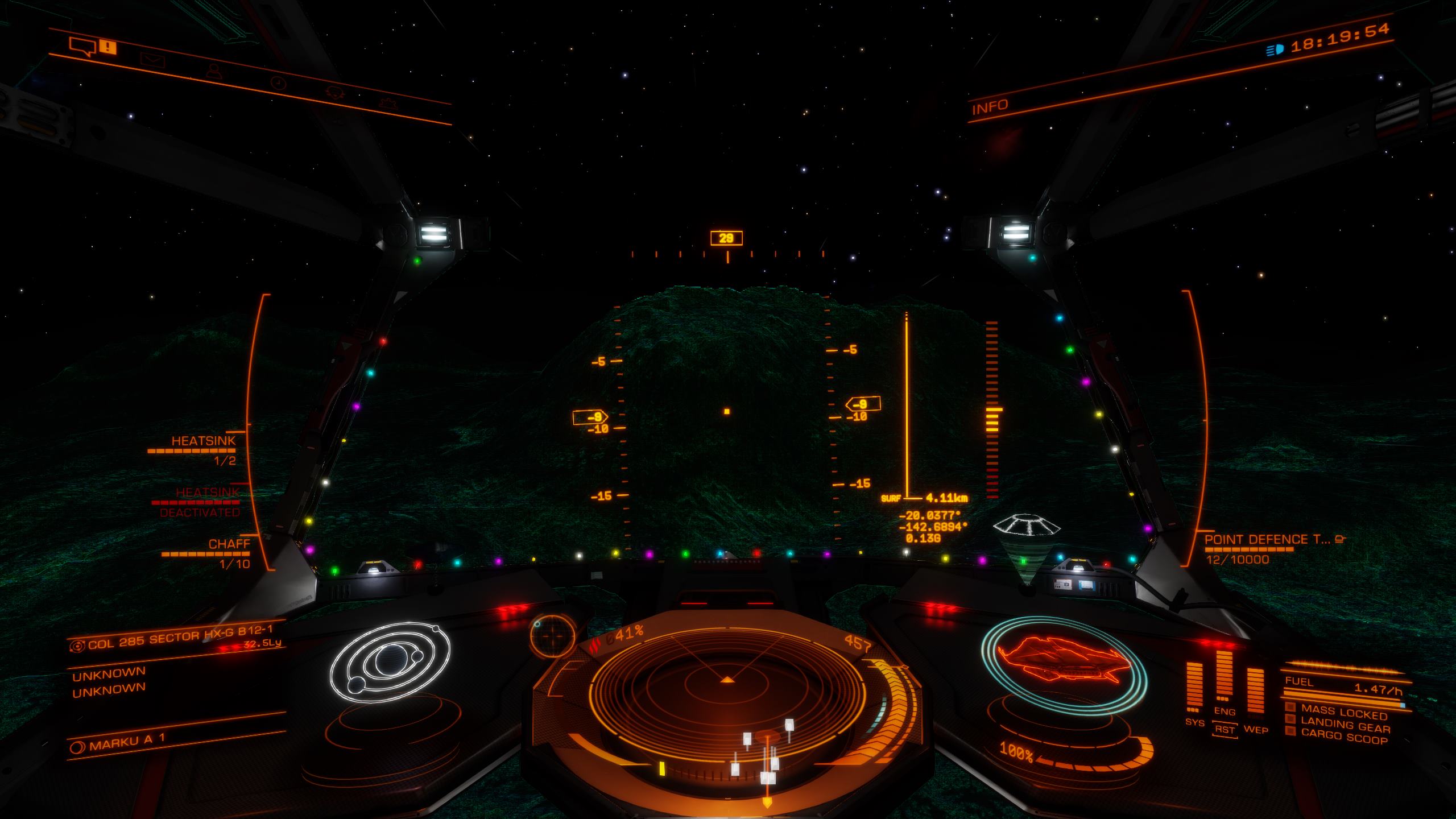The width and height of the screenshot is (1456, 819).
Task: Select the MARKU A 1 location label
Action: pos(127,742)
